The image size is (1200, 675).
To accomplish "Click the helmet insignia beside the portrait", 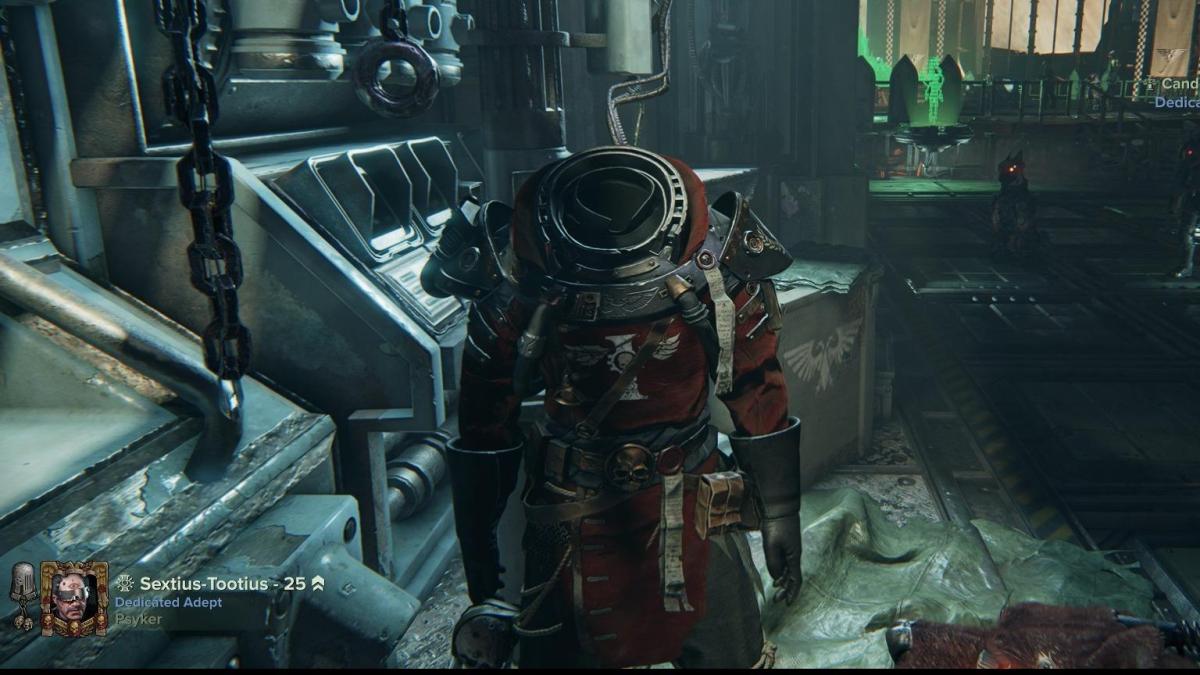I will (22, 595).
